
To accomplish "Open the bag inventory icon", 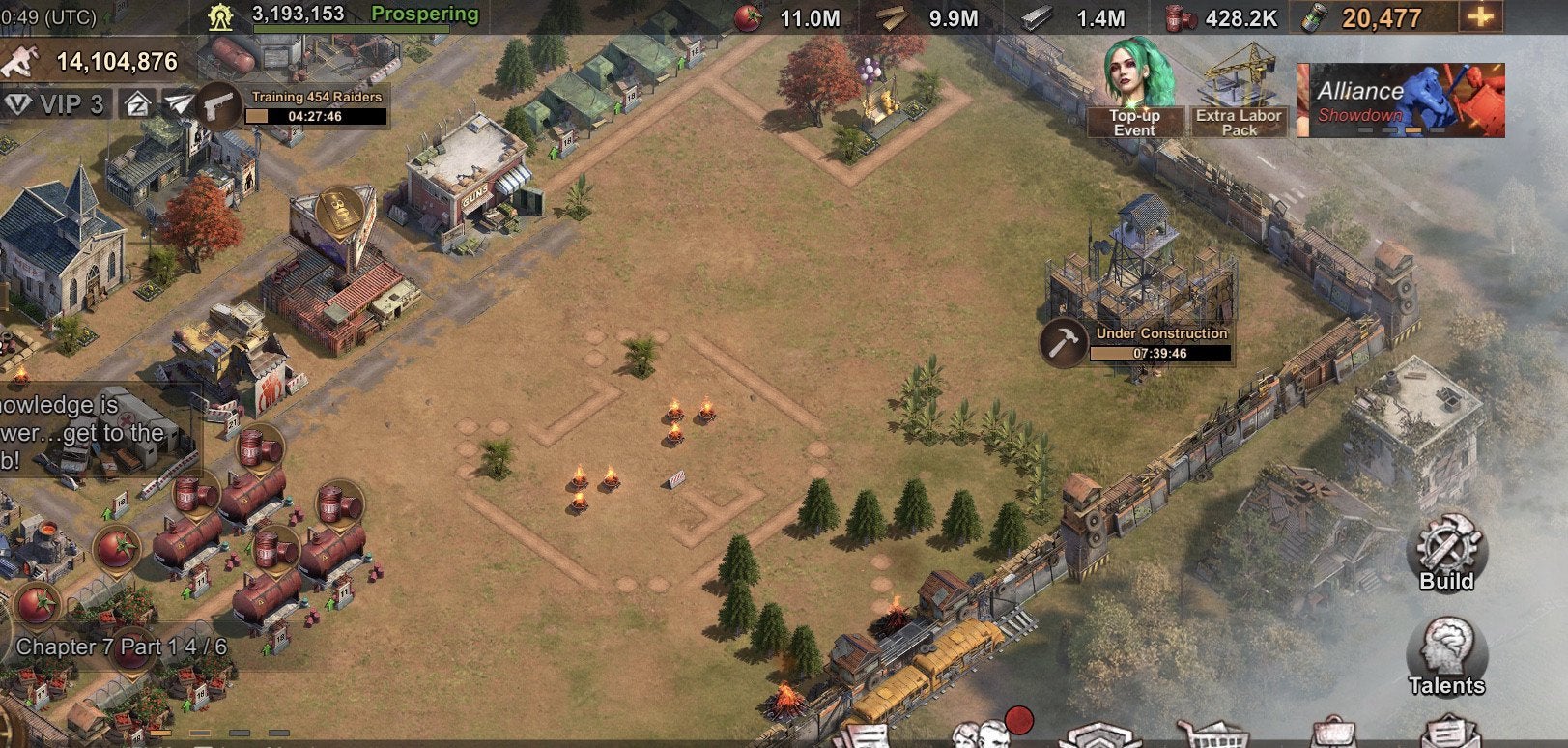I will click(1333, 734).
